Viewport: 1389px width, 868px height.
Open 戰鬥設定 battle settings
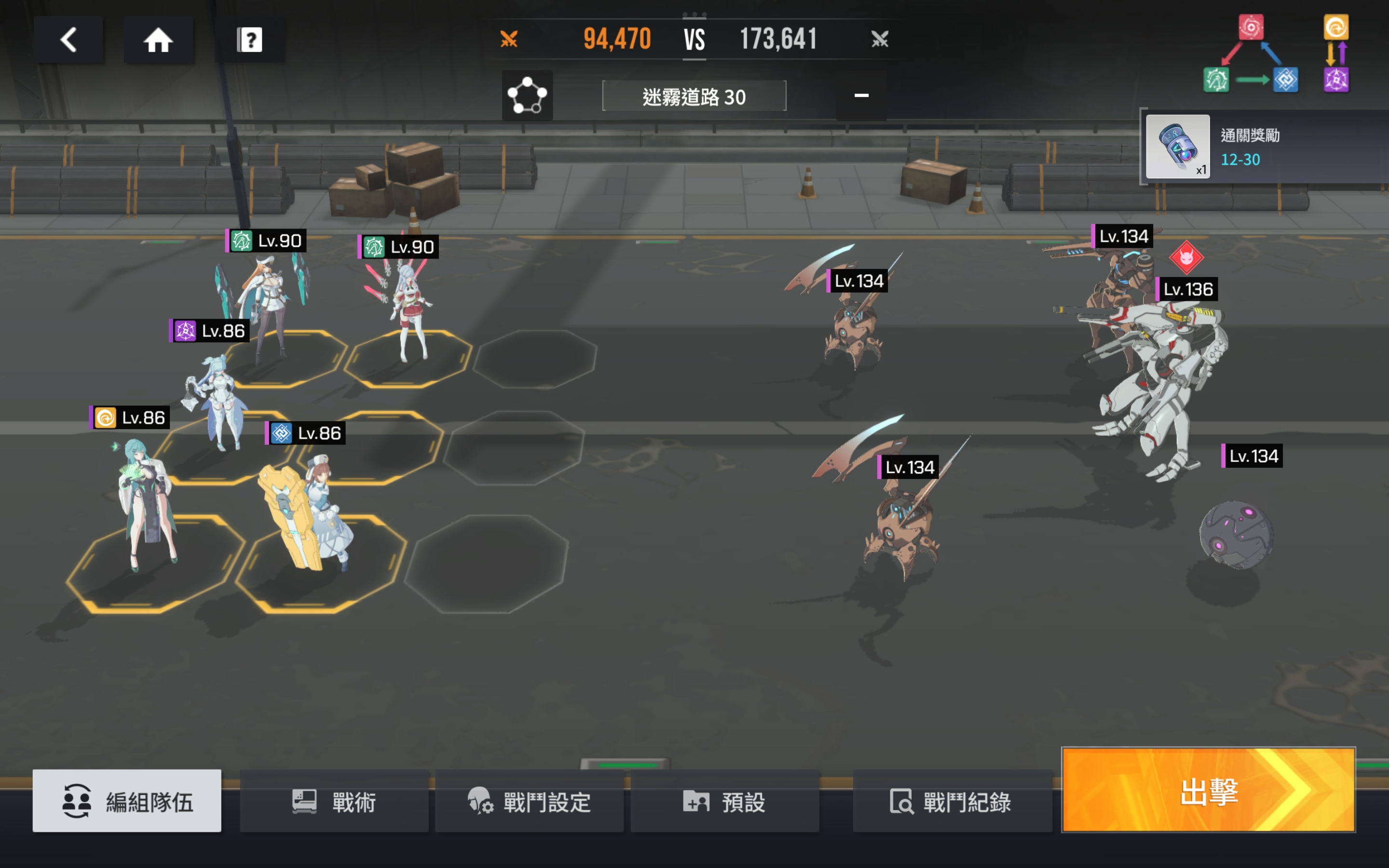[529, 801]
